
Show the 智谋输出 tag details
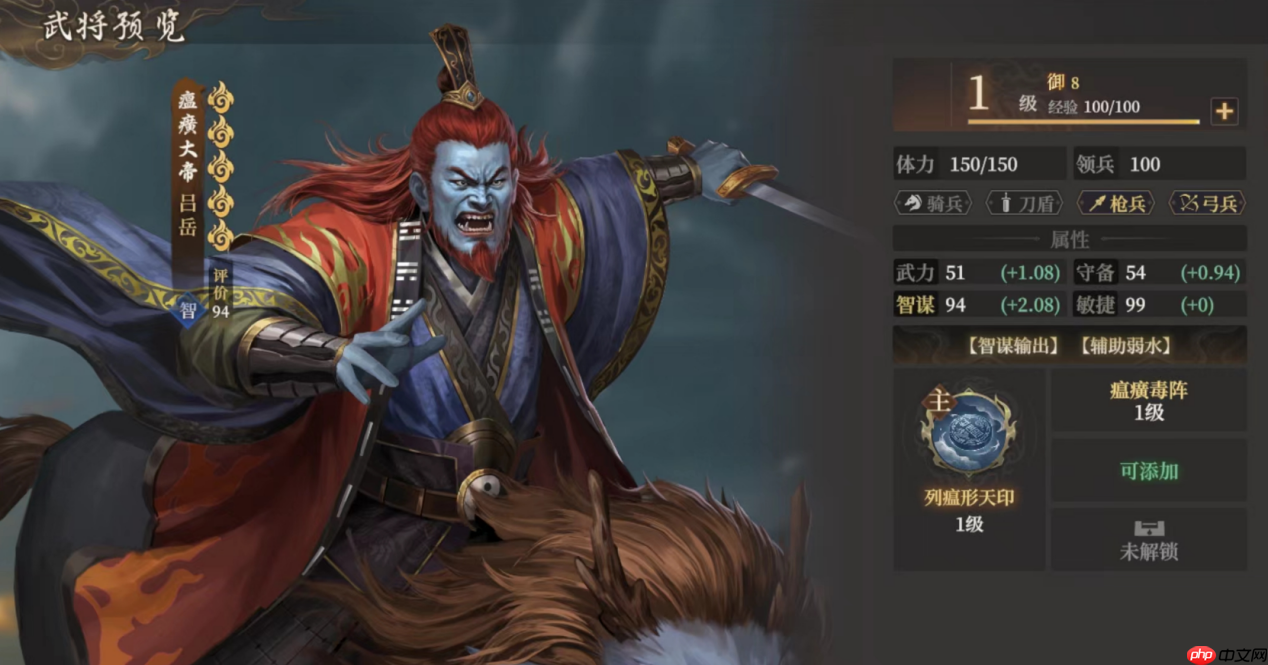[1014, 346]
